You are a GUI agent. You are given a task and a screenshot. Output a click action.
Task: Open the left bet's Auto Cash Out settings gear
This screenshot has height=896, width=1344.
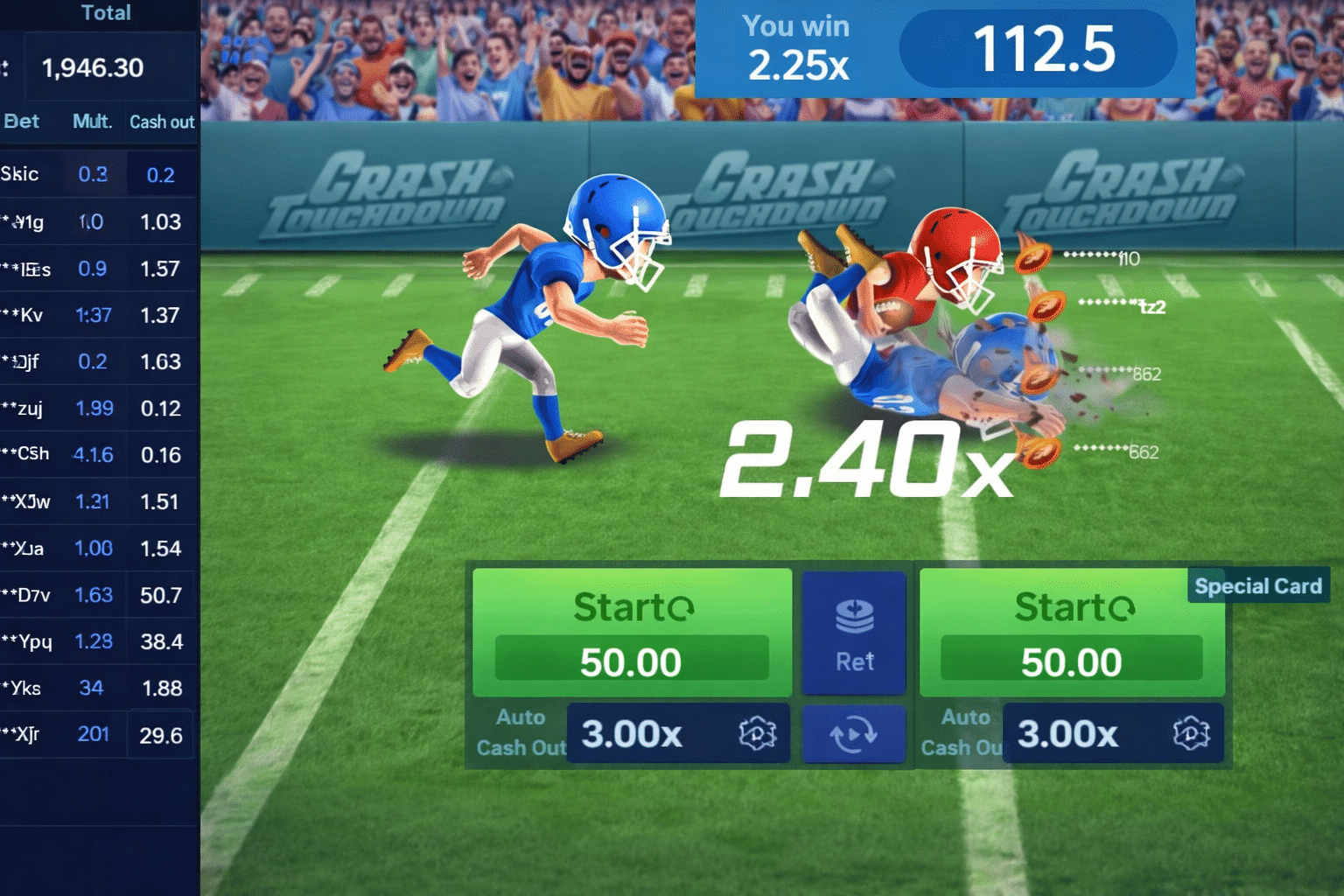(x=758, y=733)
